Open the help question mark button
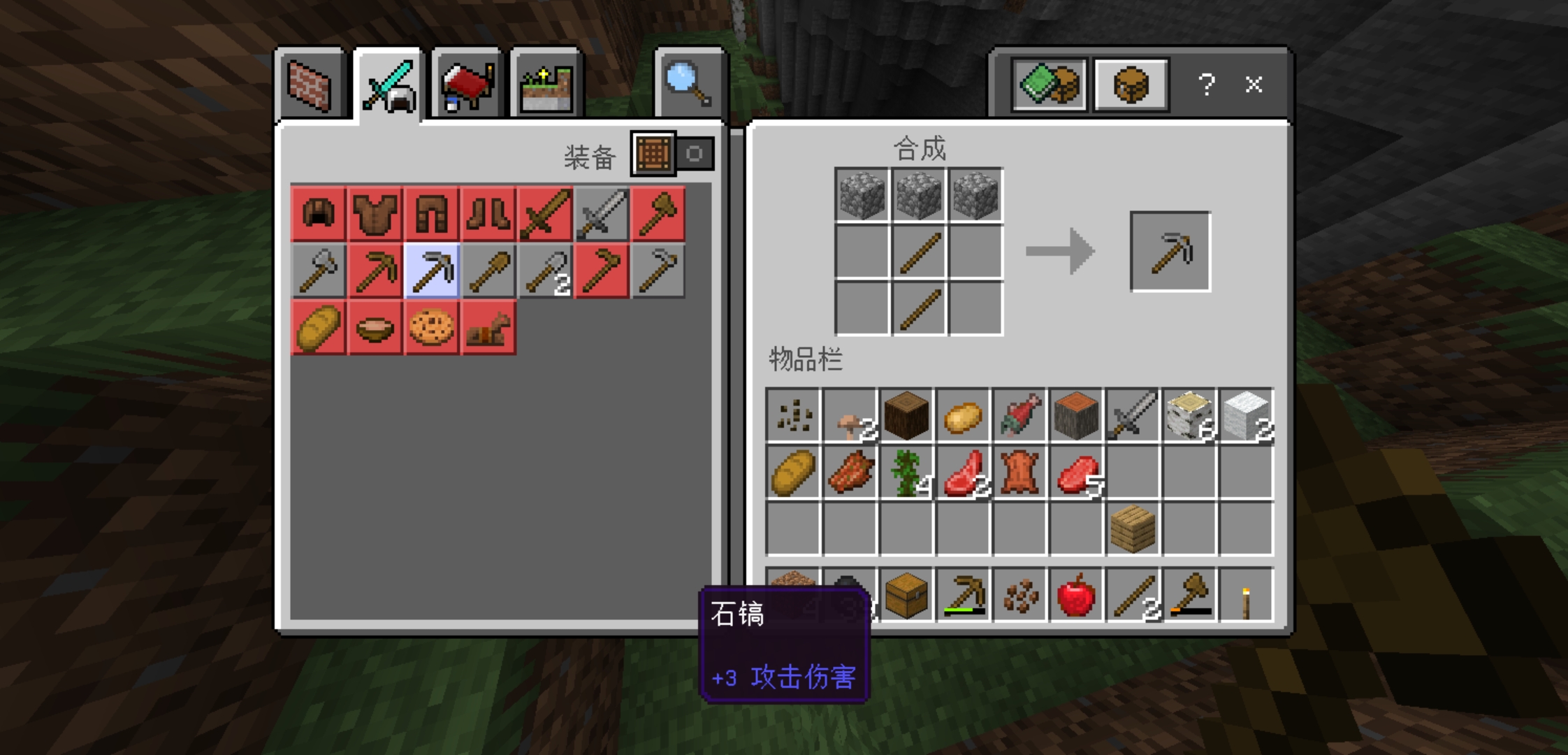The width and height of the screenshot is (1568, 755). (1206, 85)
